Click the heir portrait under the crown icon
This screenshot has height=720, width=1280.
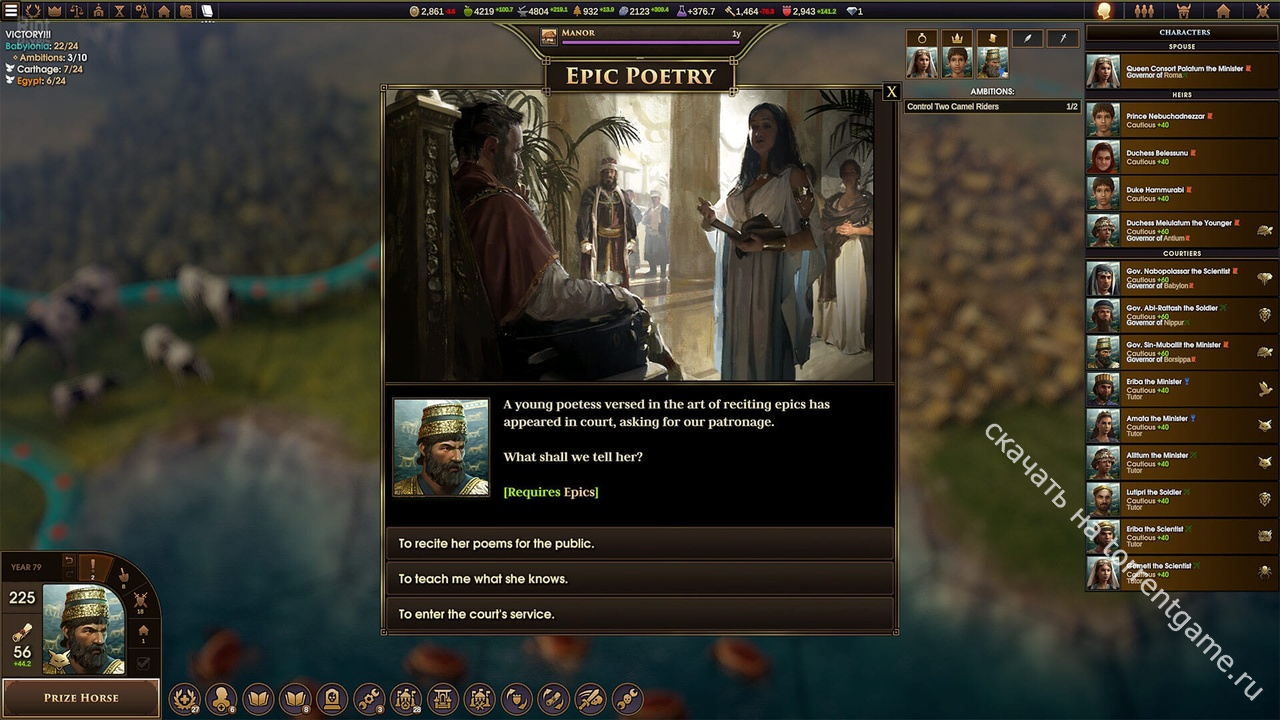pyautogui.click(x=957, y=63)
